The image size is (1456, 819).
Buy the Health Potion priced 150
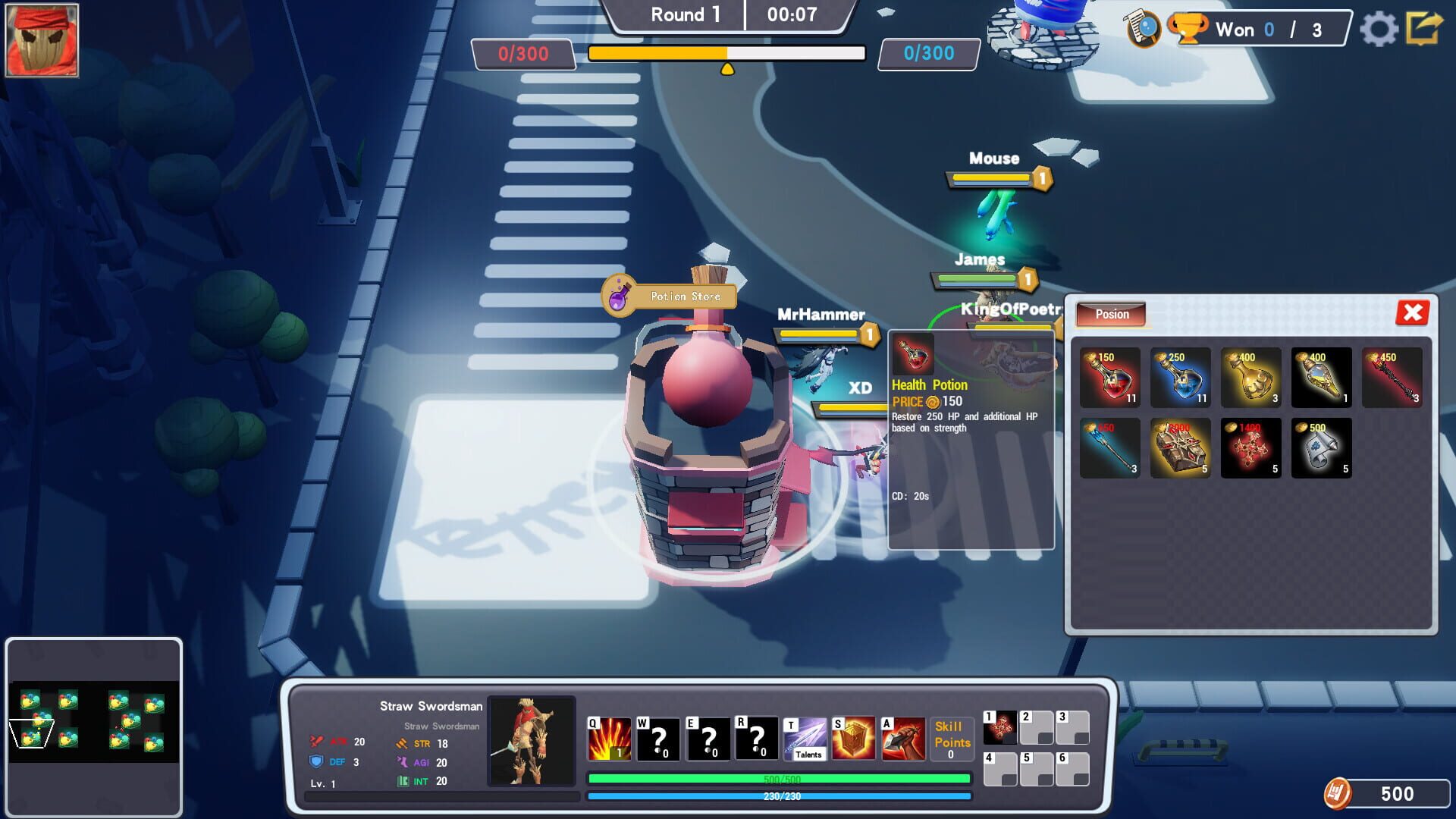pyautogui.click(x=1109, y=377)
